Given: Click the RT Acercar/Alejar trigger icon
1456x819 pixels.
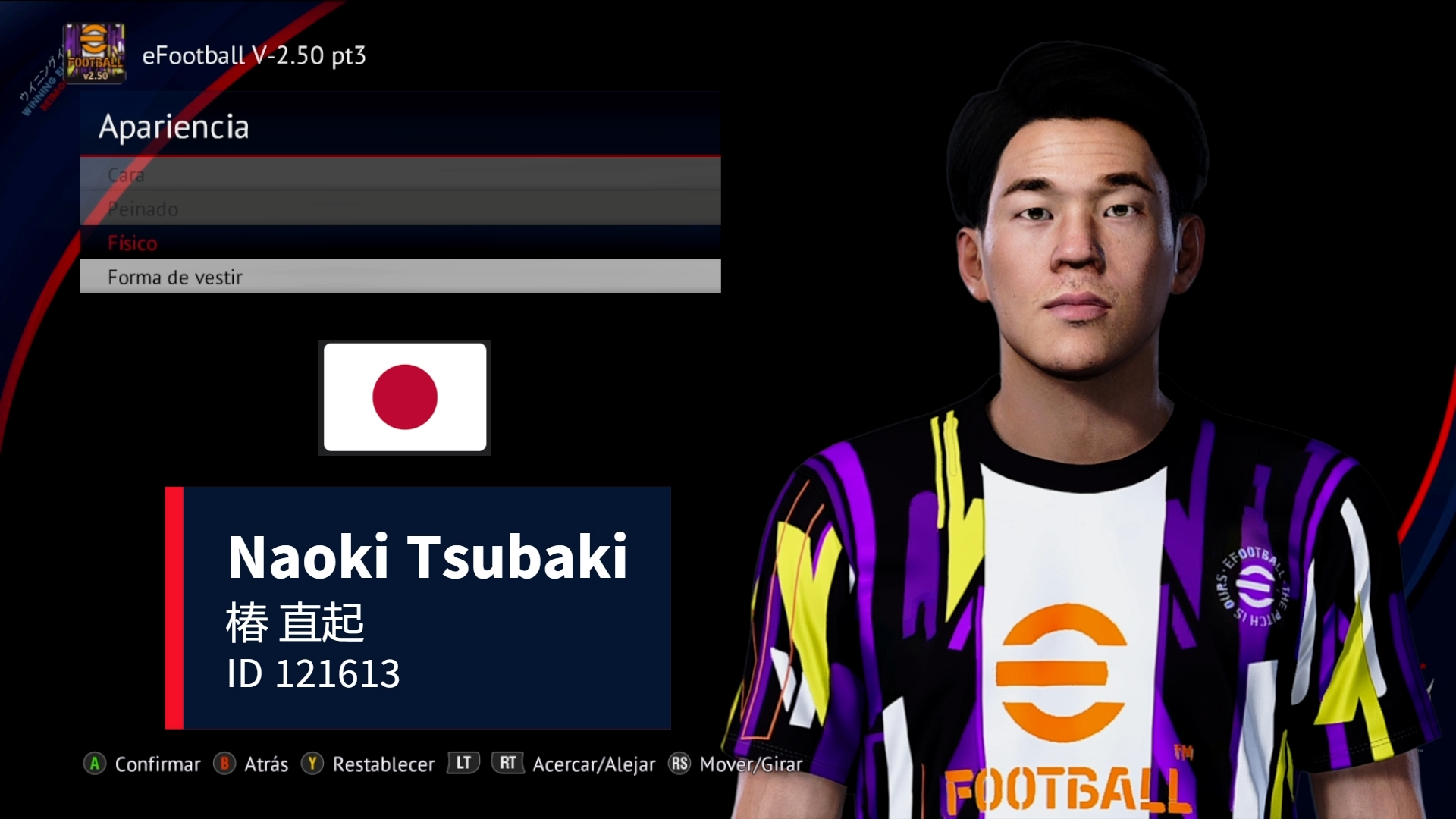Looking at the screenshot, I should [x=508, y=764].
